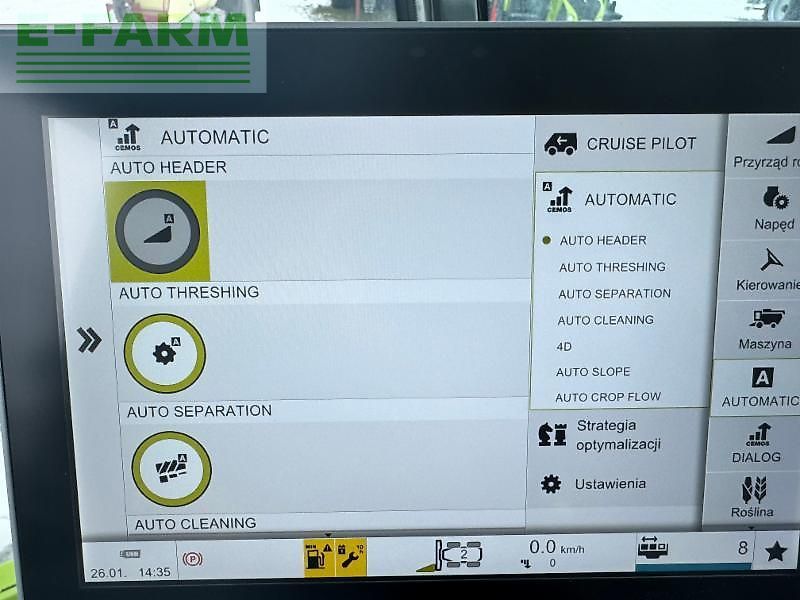Open favorites with the star button
Viewport: 800px width, 600px height.
pos(775,551)
